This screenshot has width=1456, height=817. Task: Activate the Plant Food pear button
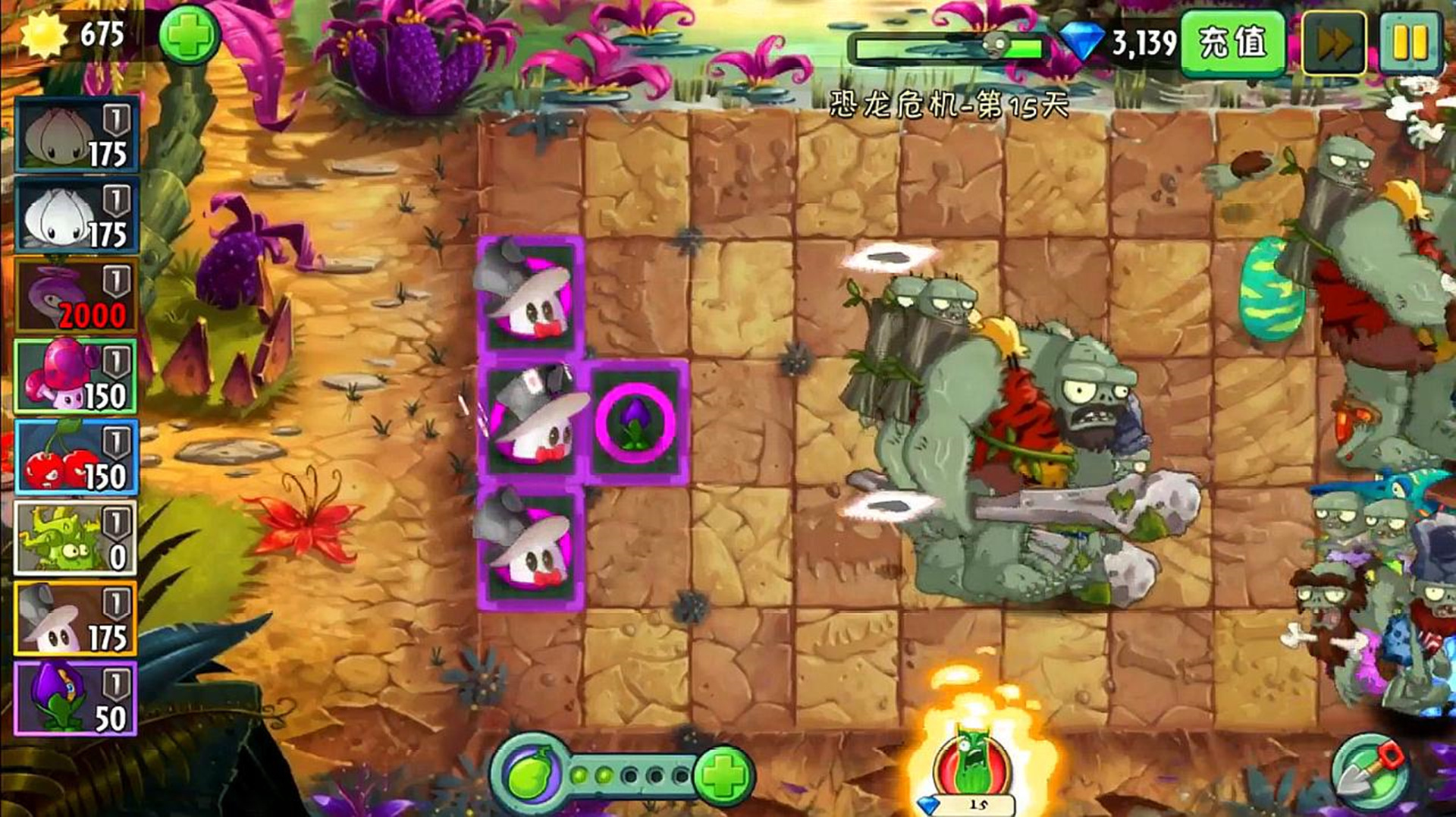coord(529,775)
